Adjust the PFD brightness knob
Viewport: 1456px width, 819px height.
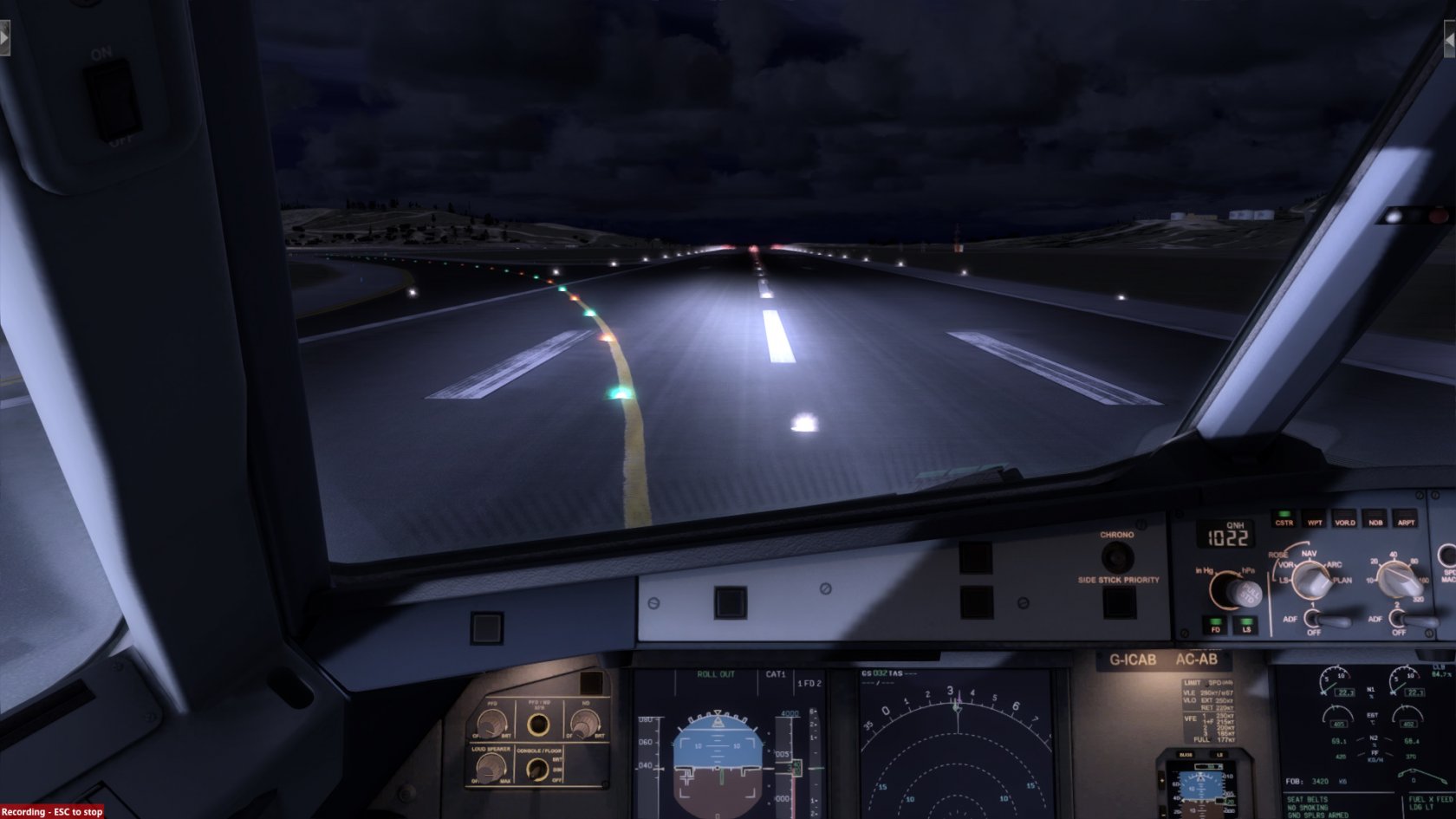pyautogui.click(x=492, y=722)
